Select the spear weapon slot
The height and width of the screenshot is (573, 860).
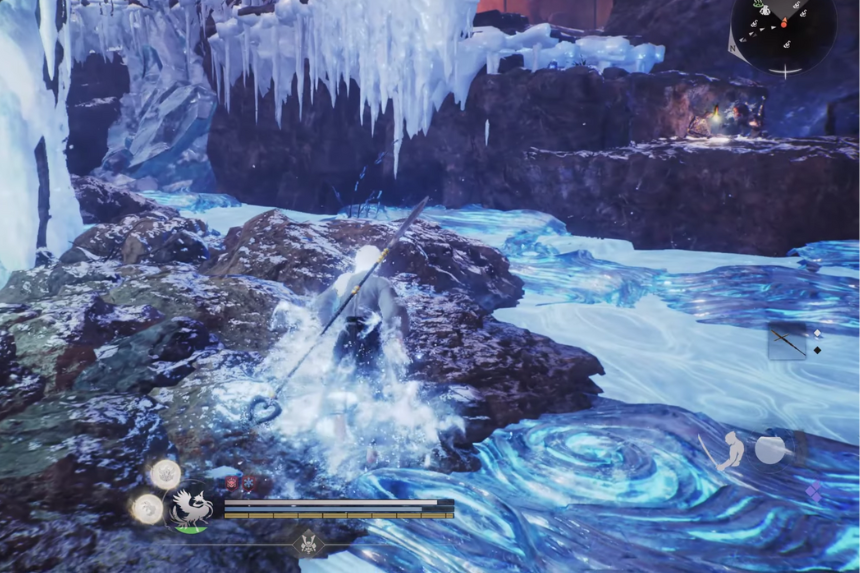787,341
